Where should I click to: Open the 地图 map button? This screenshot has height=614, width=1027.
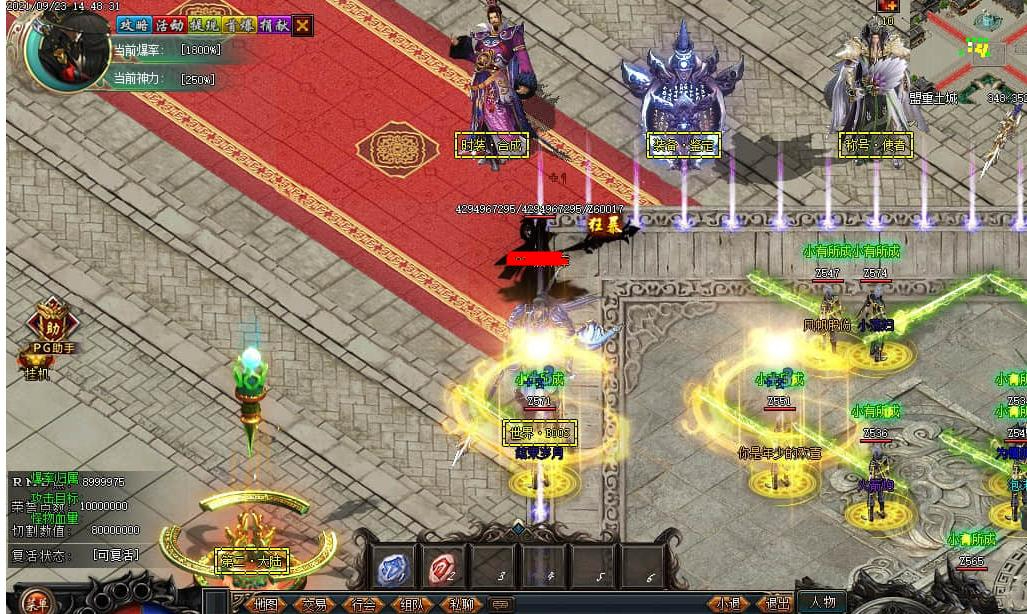(265, 604)
